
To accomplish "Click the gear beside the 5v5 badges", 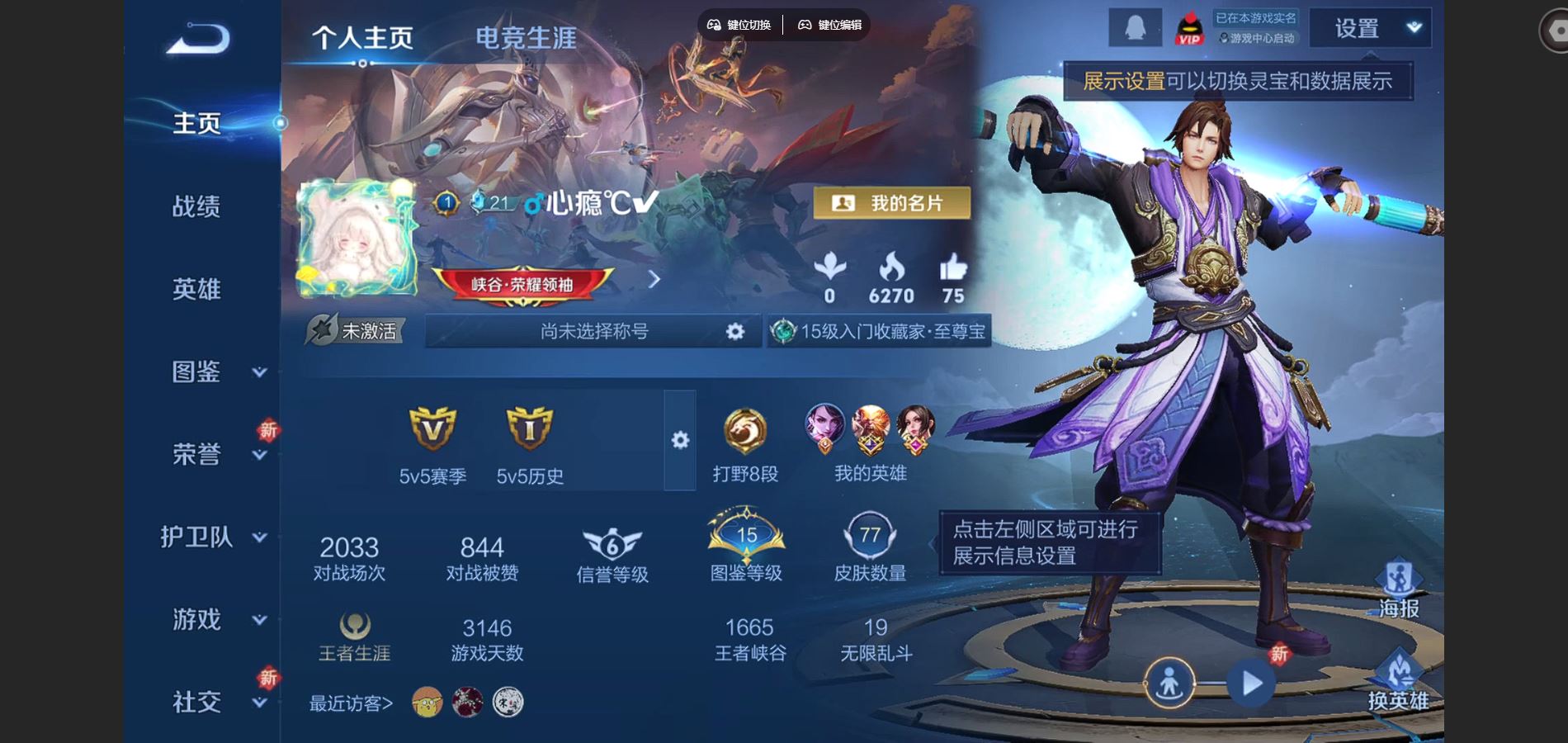I will coord(678,442).
